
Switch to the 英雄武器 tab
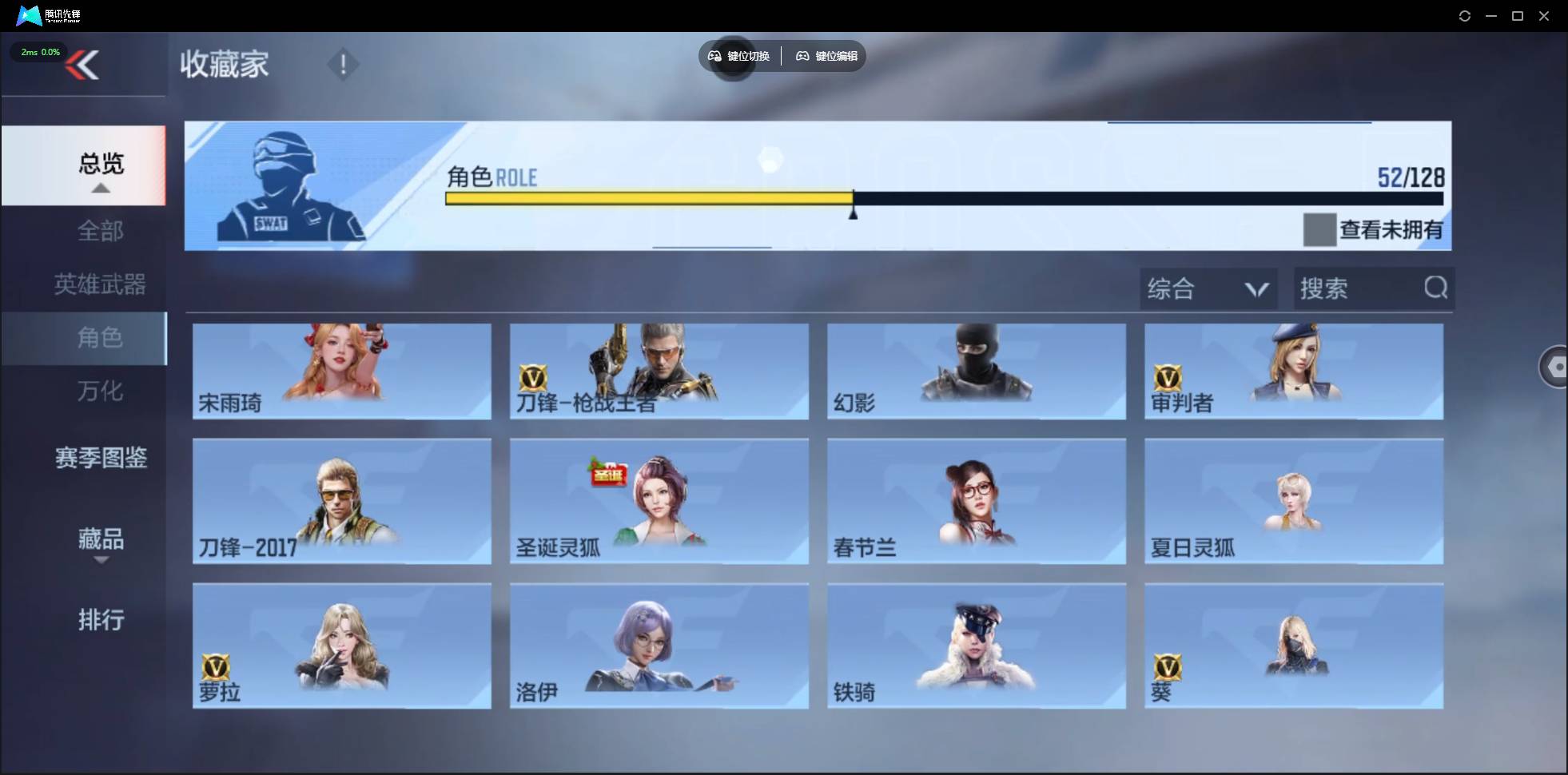tap(100, 284)
